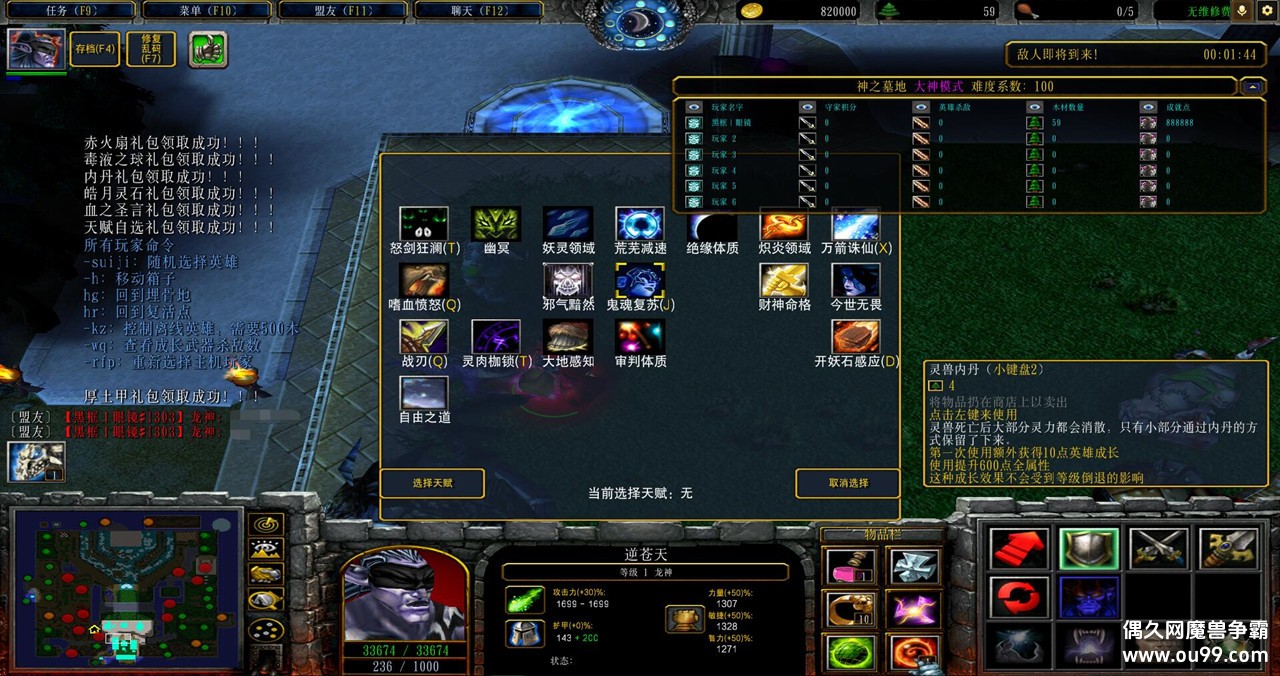Click the 修复乱码 (F7) button
This screenshot has height=676, width=1280.
(151, 49)
